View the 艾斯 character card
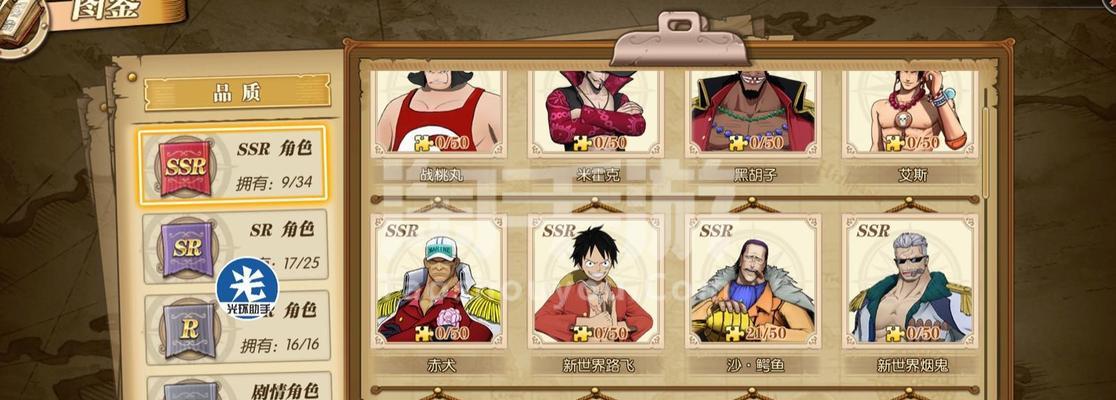This screenshot has width=1116, height=400. tap(910, 113)
